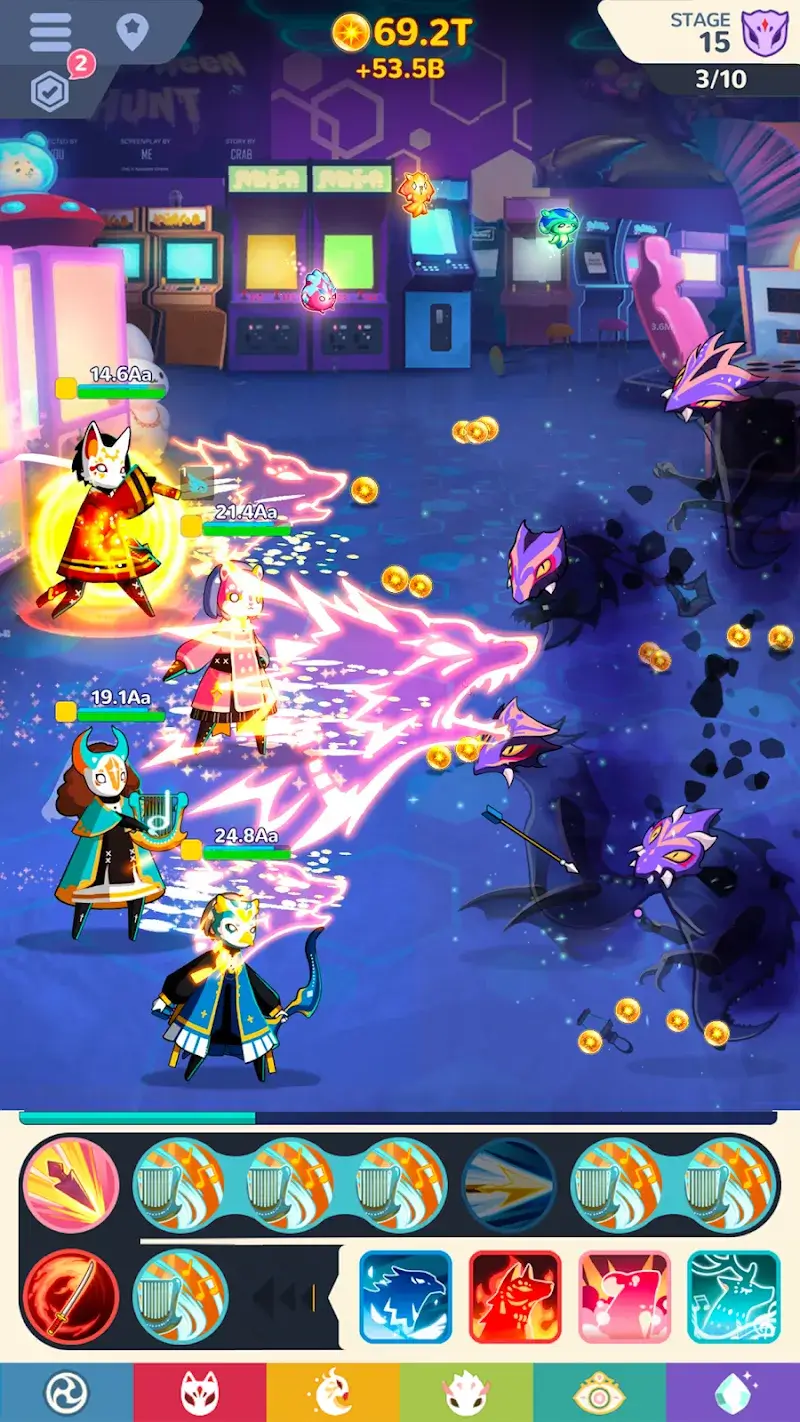The width and height of the screenshot is (800, 1422).
Task: Use the blue griffin hero skill
Action: [x=405, y=1296]
